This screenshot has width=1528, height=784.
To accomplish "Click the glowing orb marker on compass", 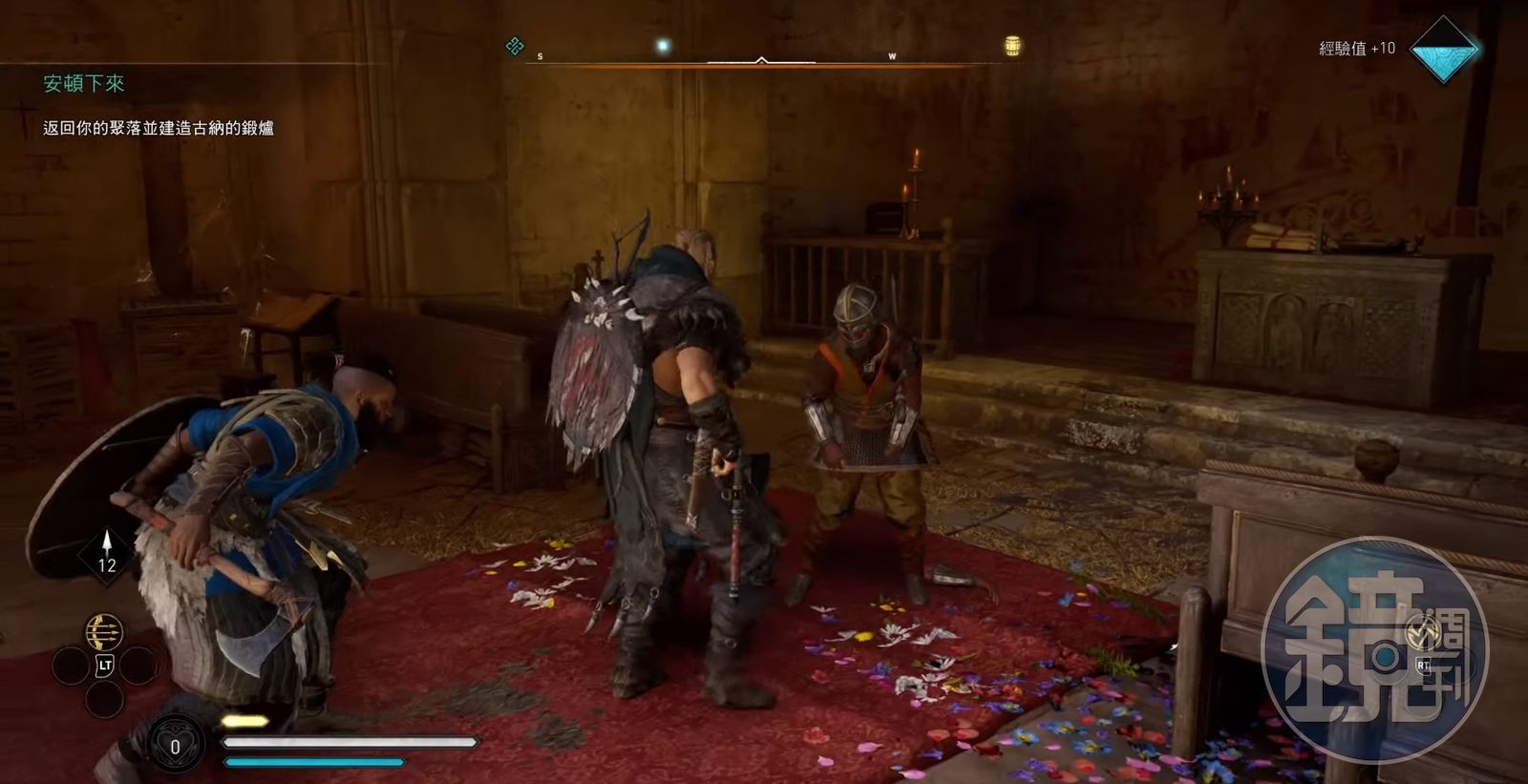I will coord(663,46).
